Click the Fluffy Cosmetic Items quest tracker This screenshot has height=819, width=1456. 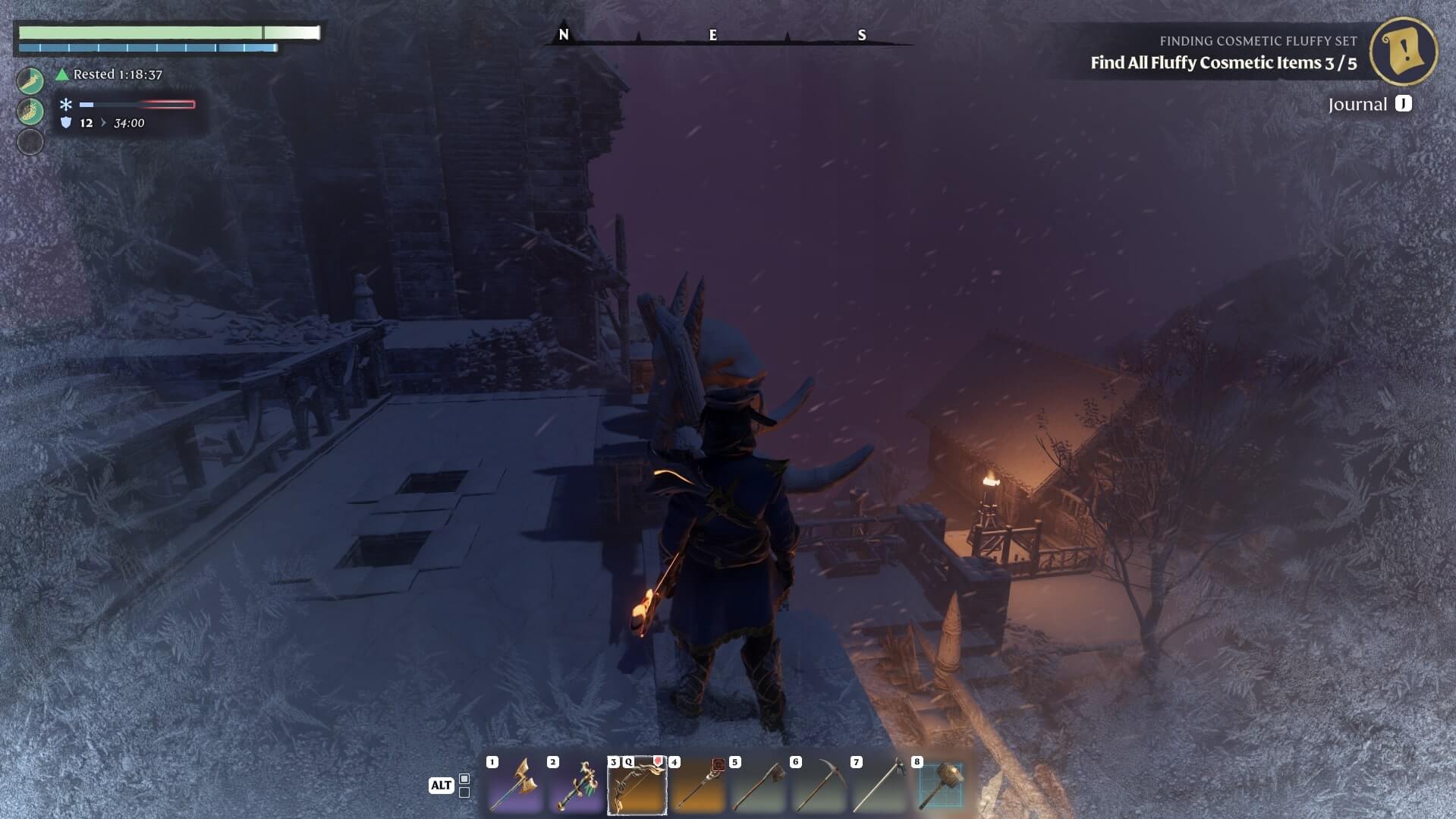pos(1223,63)
